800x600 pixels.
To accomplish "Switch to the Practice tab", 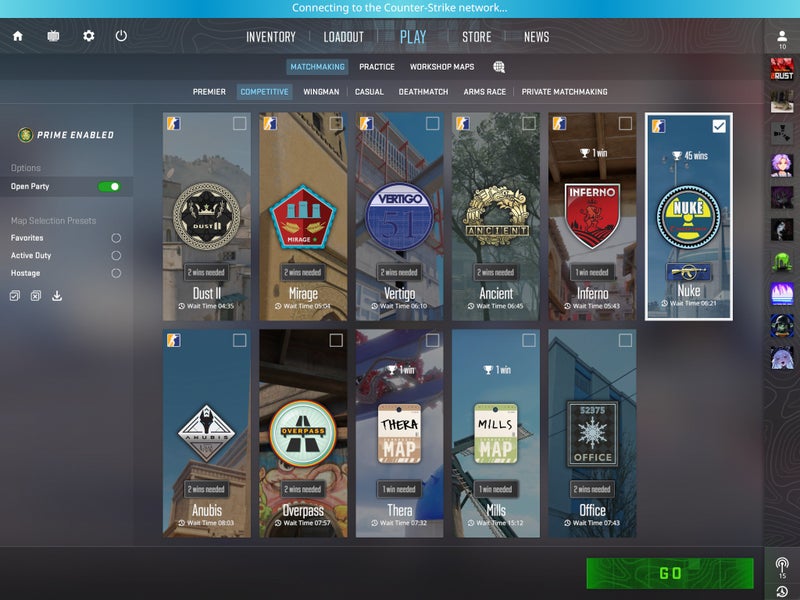I will pyautogui.click(x=377, y=67).
